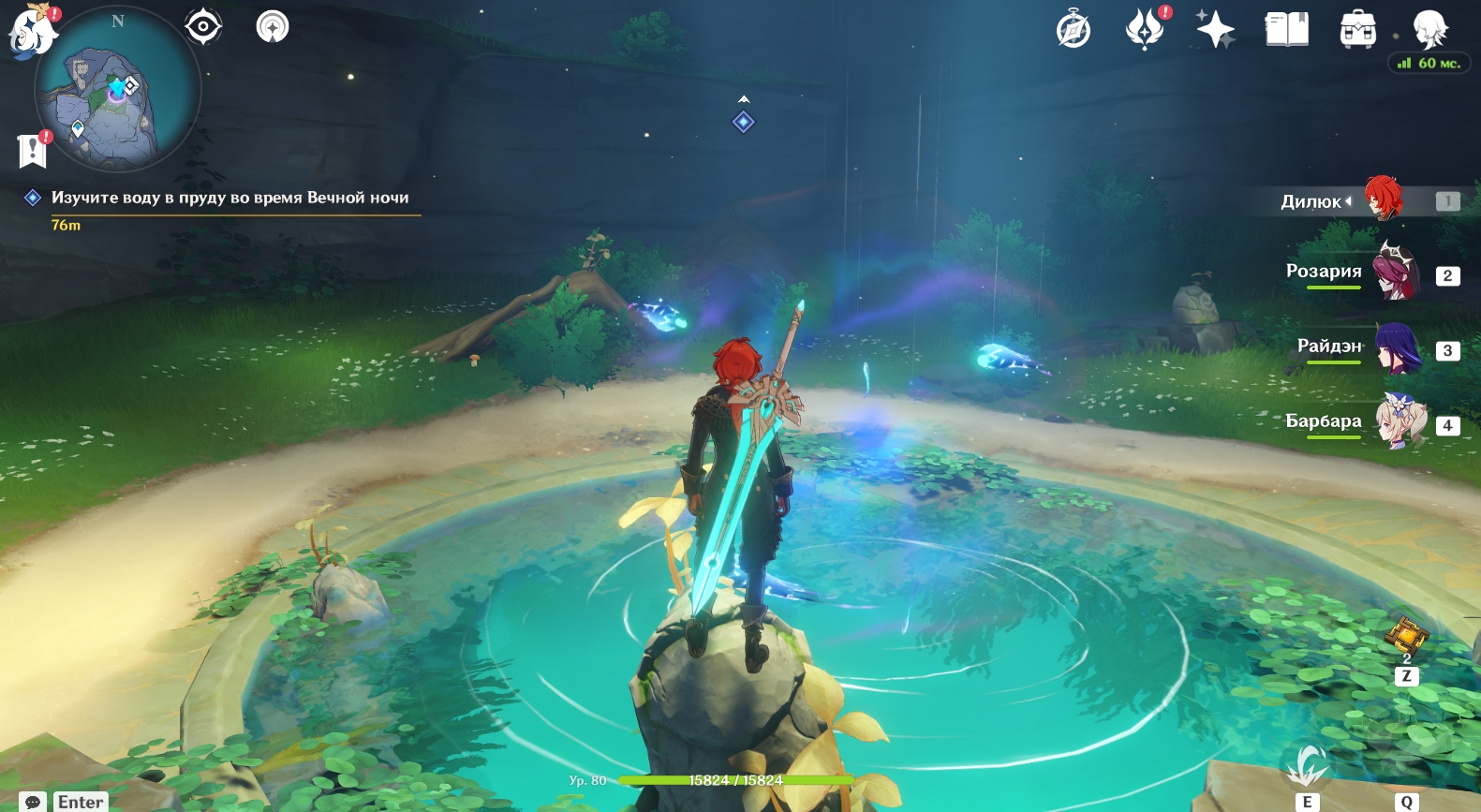This screenshot has width=1481, height=812.
Task: Open the character screen head icon
Action: pos(1429,29)
